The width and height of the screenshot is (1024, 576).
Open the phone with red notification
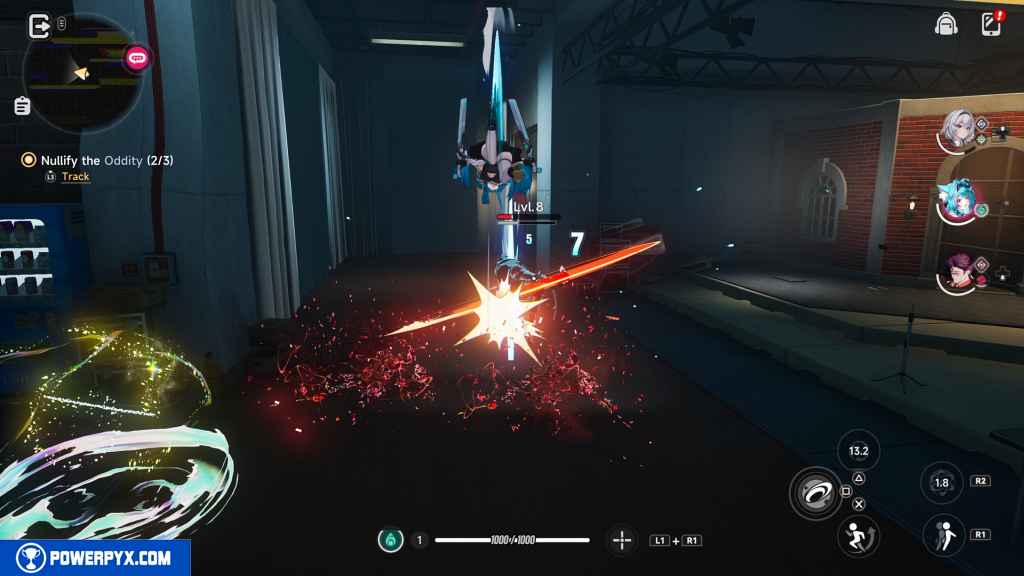tap(991, 23)
